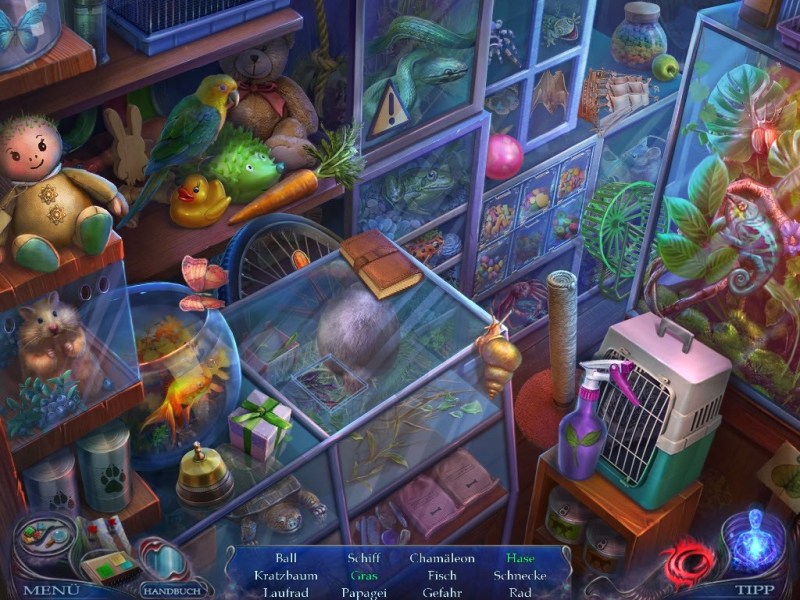The height and width of the screenshot is (600, 800).
Task: Select 'Kratzbaum' in the object list
Action: click(285, 576)
